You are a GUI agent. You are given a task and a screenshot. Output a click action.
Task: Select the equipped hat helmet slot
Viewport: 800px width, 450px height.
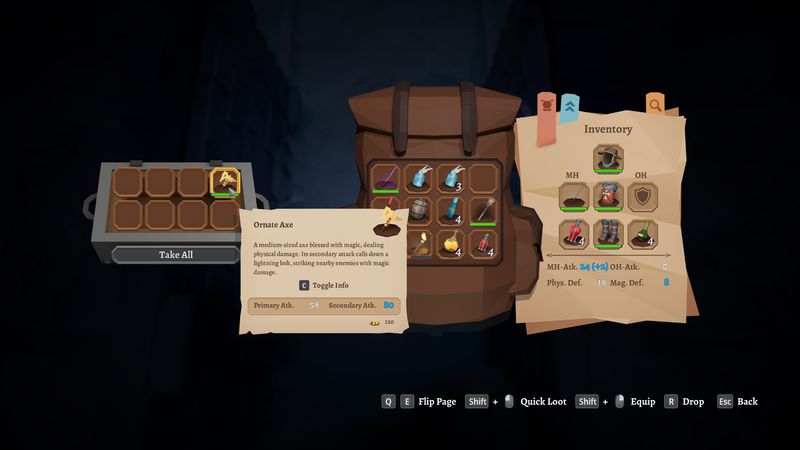(606, 158)
